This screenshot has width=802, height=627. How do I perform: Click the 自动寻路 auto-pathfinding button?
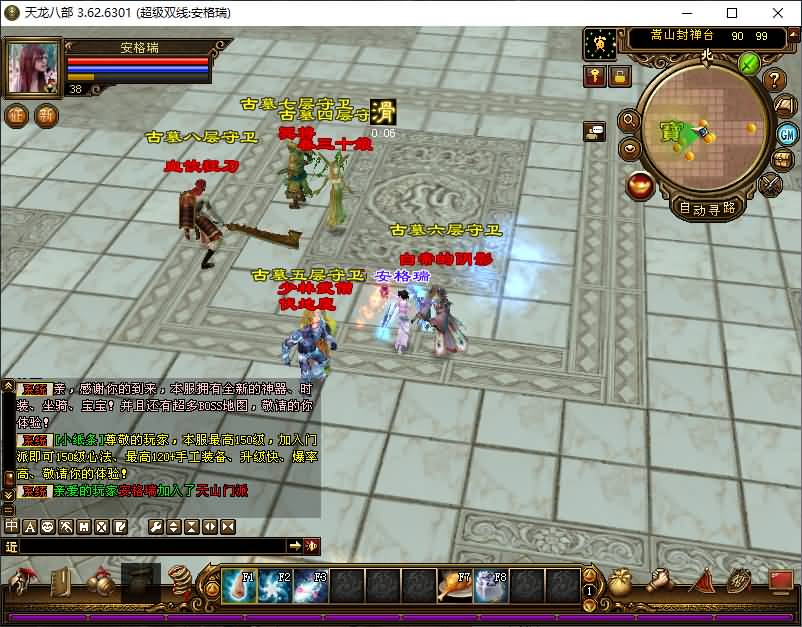click(708, 208)
